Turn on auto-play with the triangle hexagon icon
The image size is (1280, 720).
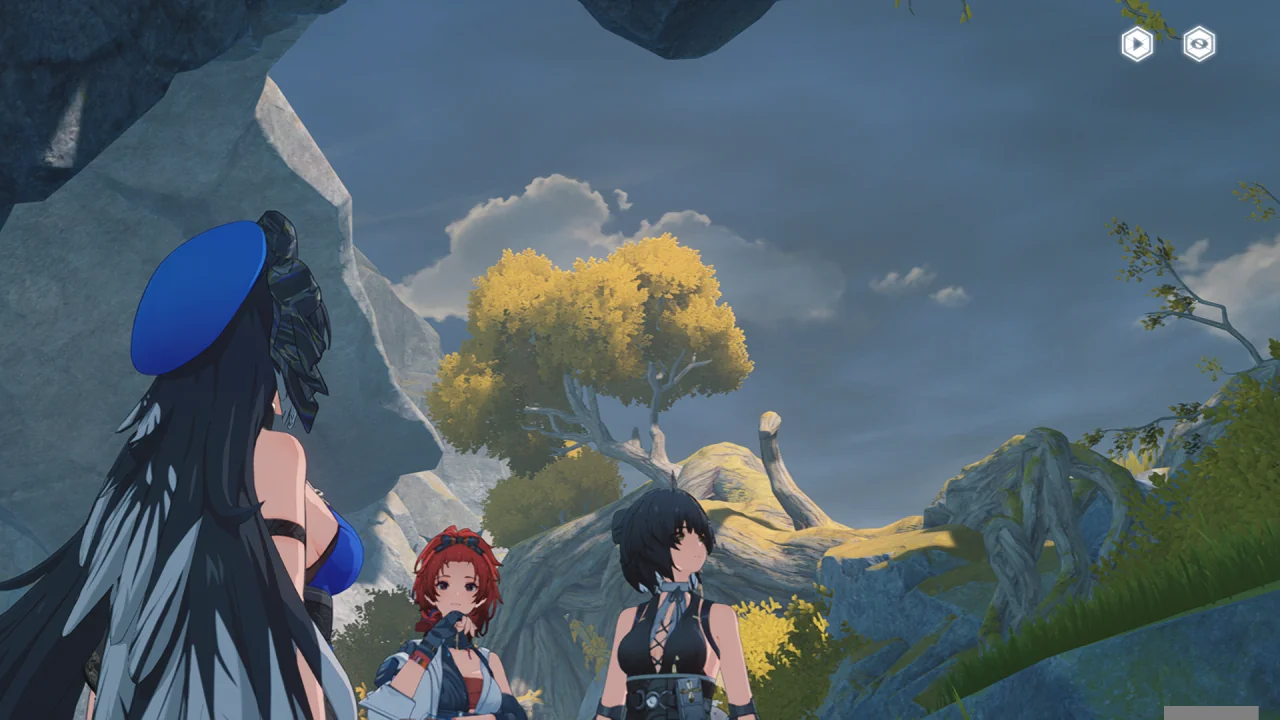point(1137,44)
